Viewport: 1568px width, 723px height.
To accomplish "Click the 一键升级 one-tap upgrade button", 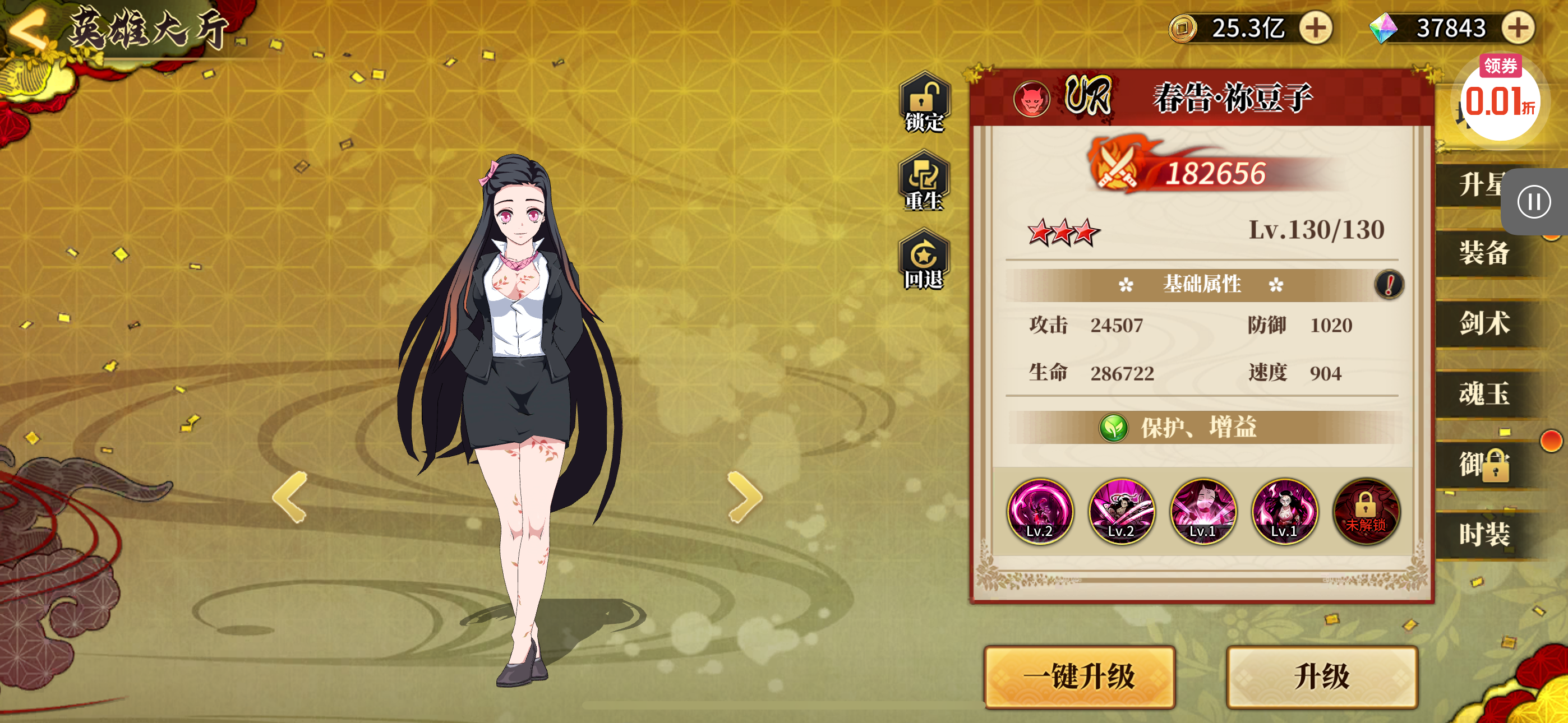I will (1079, 676).
